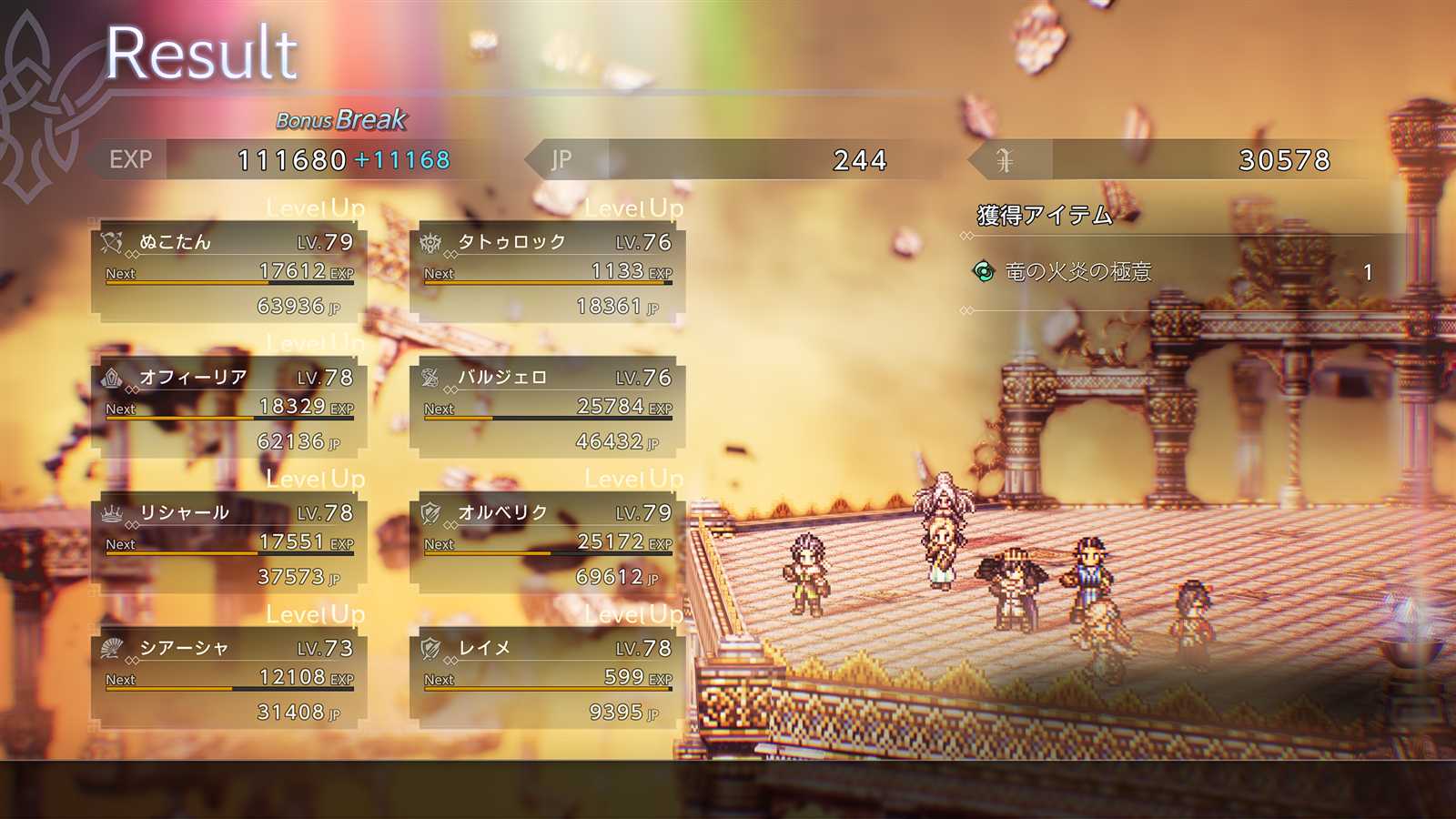Select the 竜の火炎の極意 obtained item row

1174,271
